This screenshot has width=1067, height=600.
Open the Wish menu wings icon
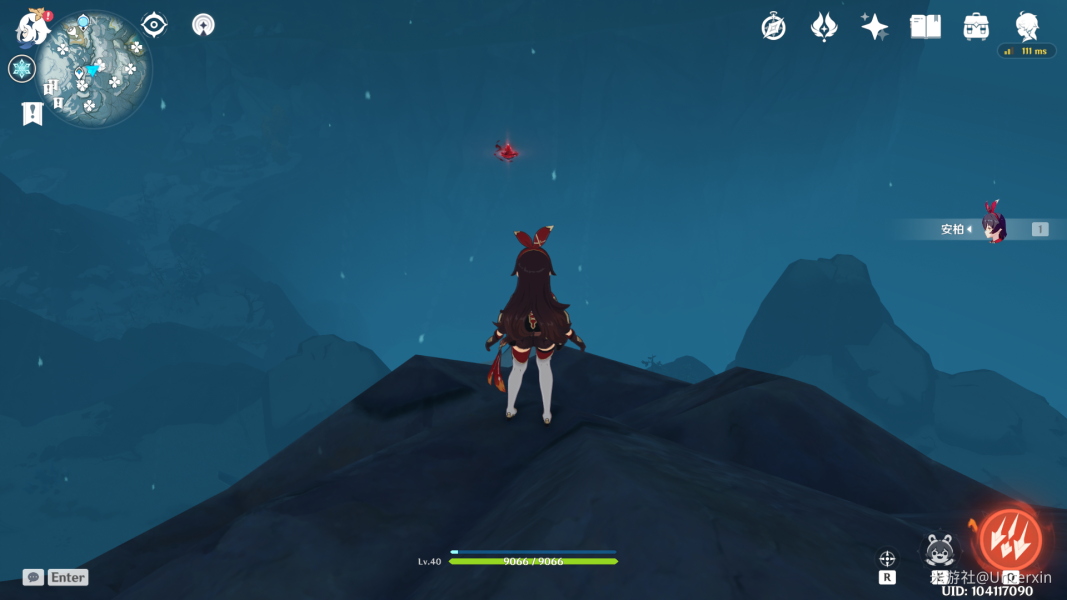pos(824,27)
